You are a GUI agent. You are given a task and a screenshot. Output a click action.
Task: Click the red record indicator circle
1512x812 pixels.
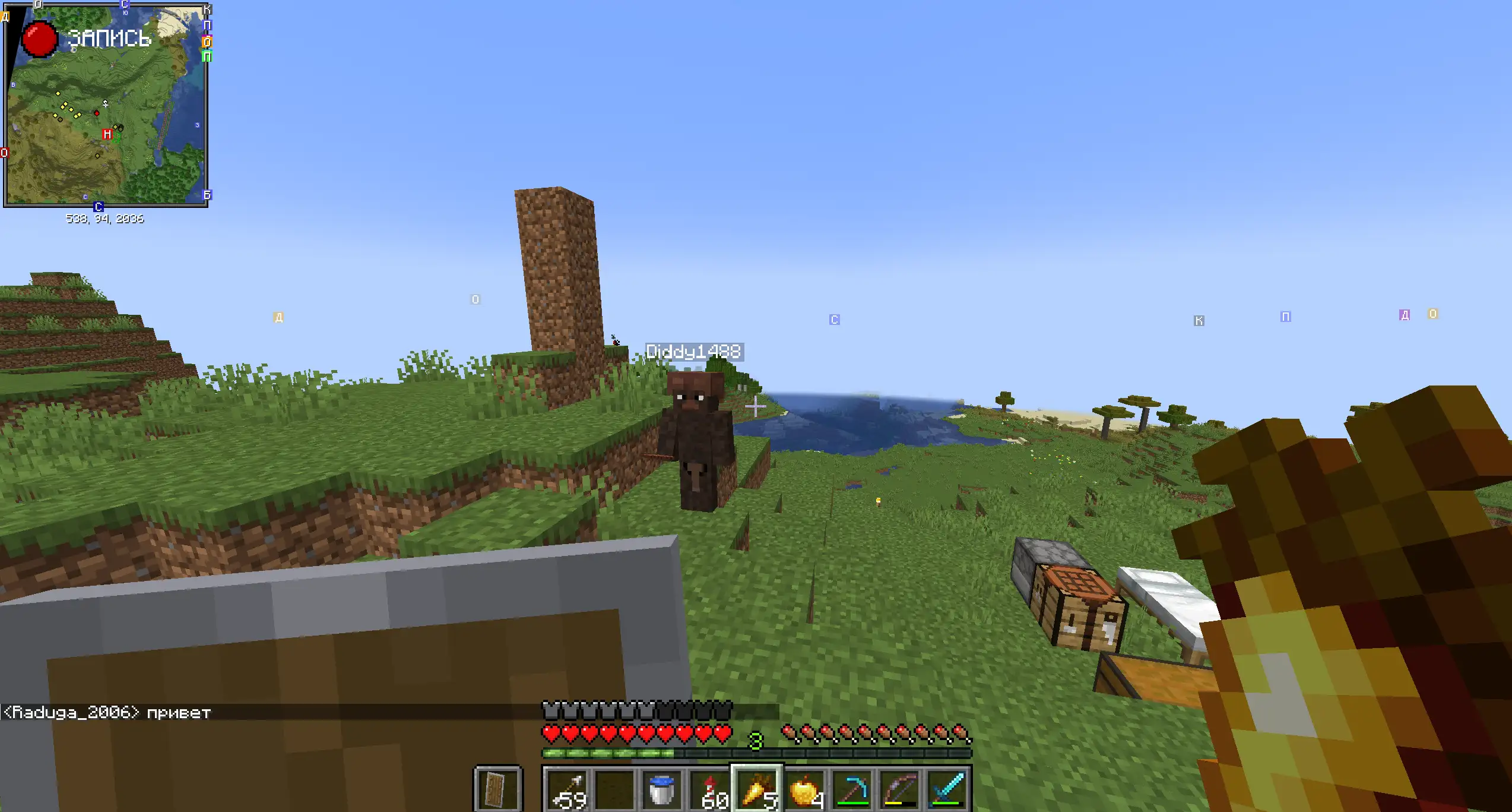40,39
